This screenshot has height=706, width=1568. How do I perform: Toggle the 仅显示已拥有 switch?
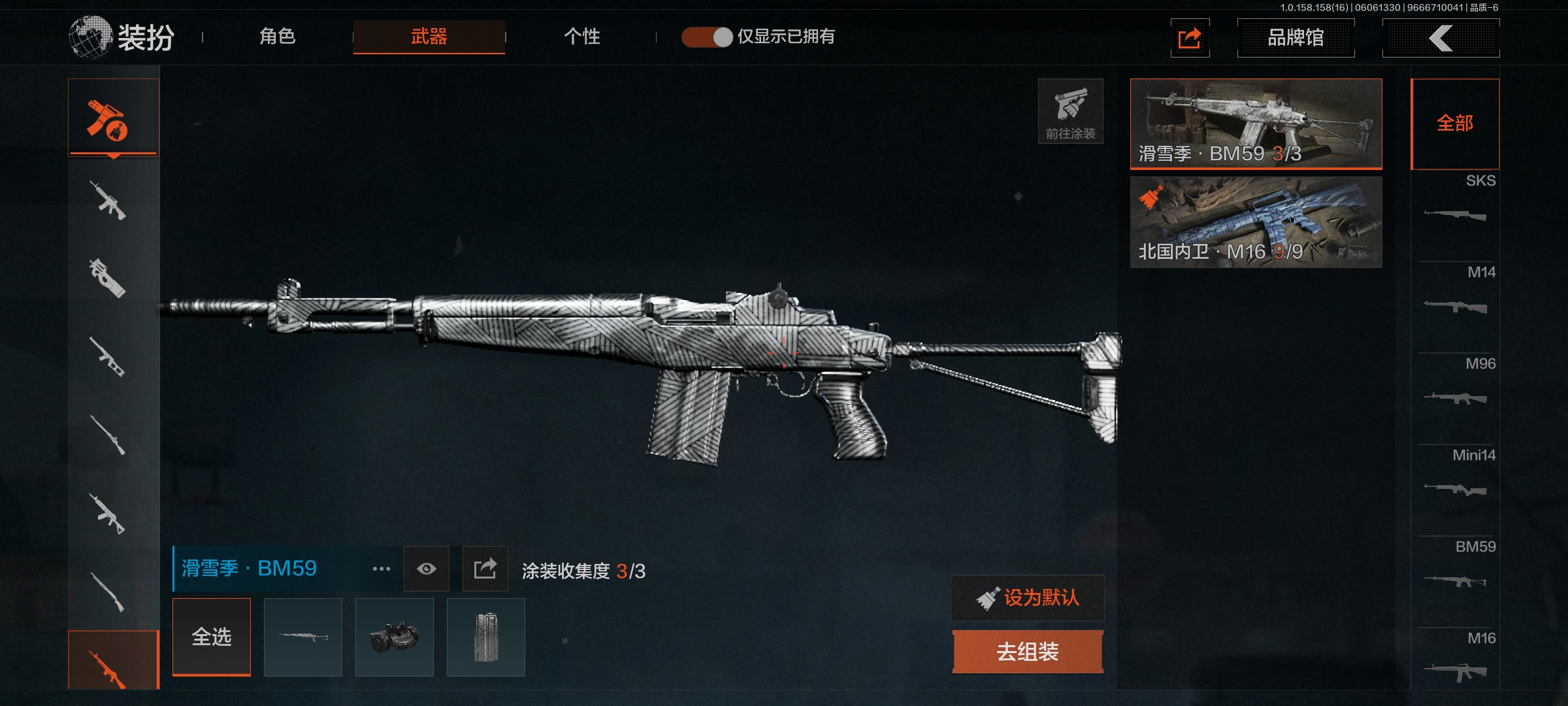coord(707,37)
